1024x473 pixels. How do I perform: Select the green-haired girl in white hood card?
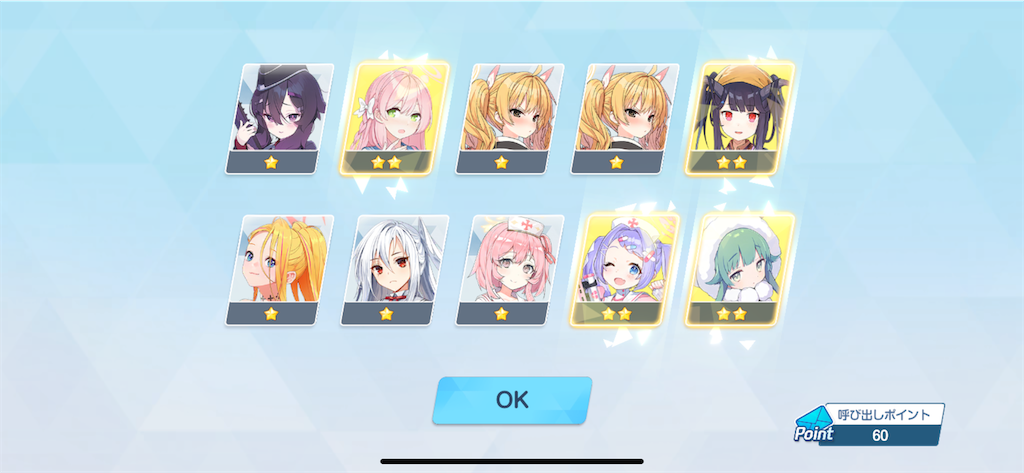click(x=739, y=270)
